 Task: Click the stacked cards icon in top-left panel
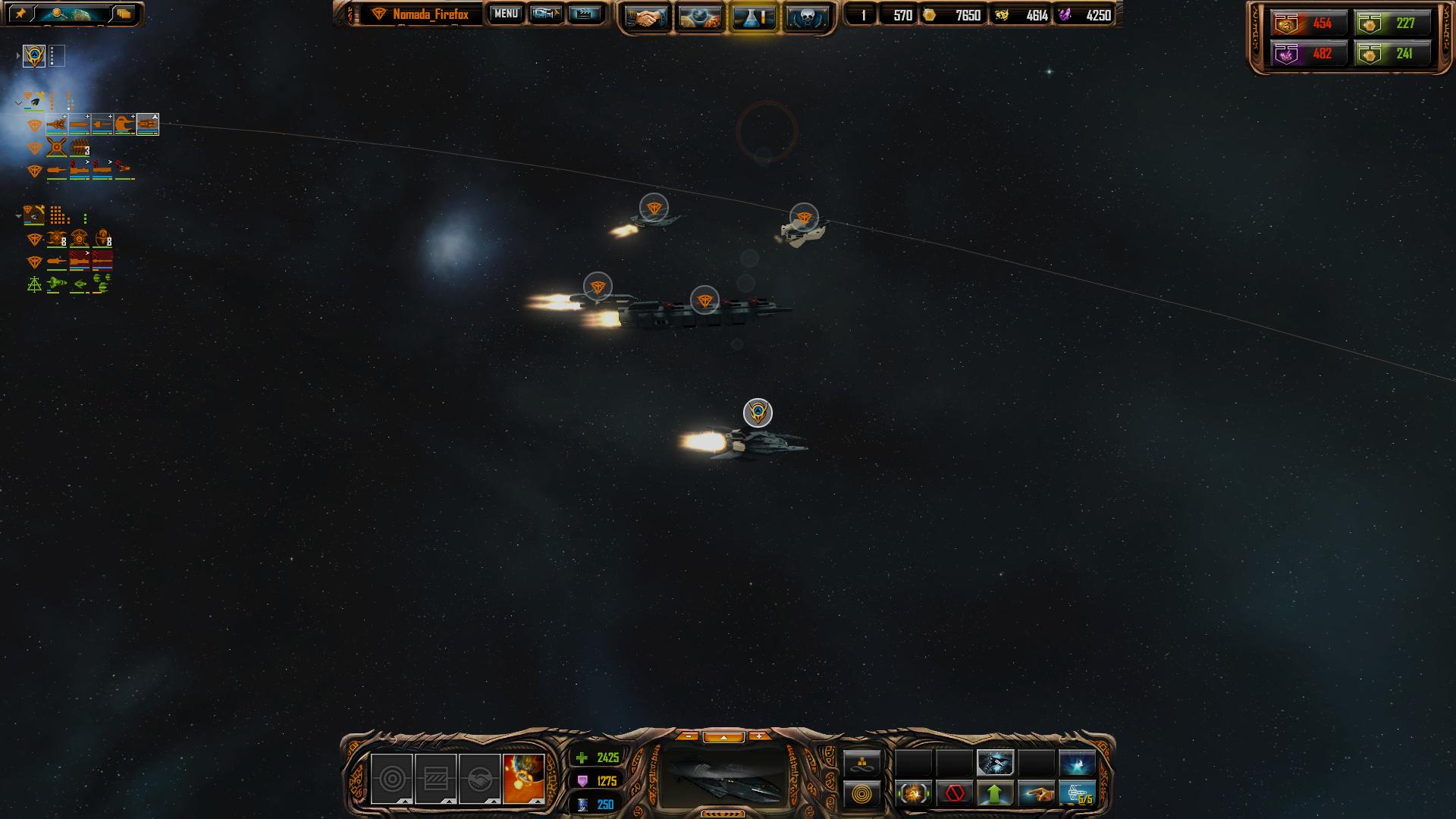pyautogui.click(x=124, y=14)
